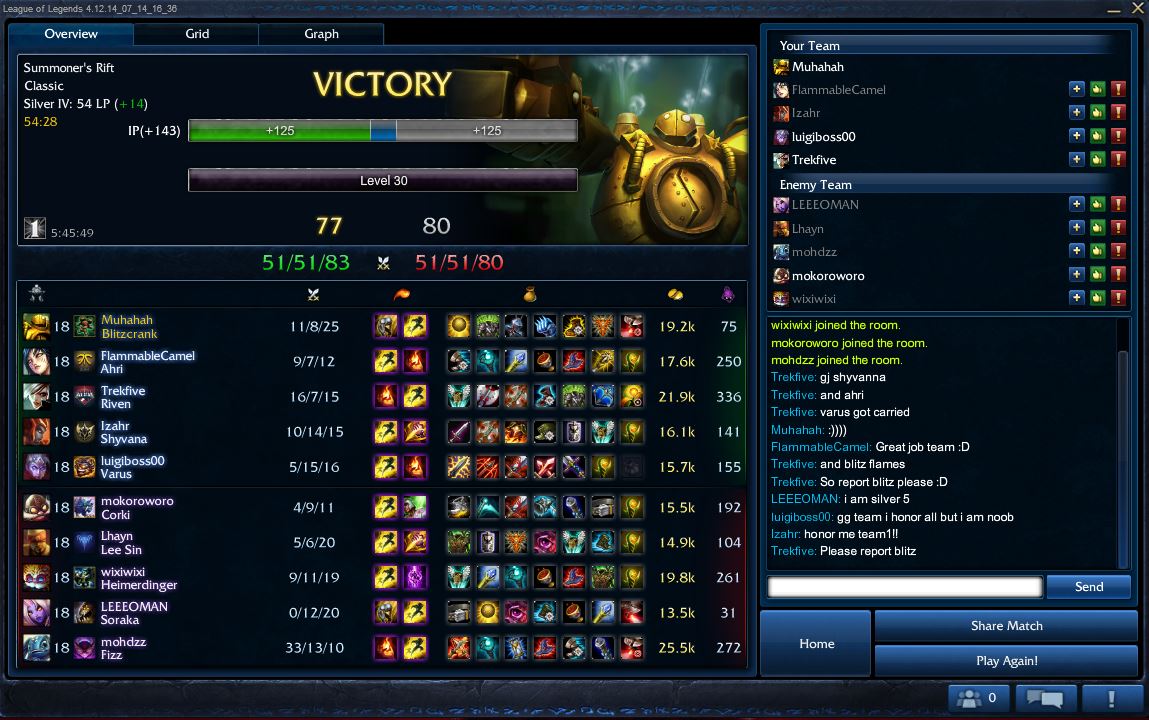Return to the Home screen
1149x720 pixels.
click(816, 644)
